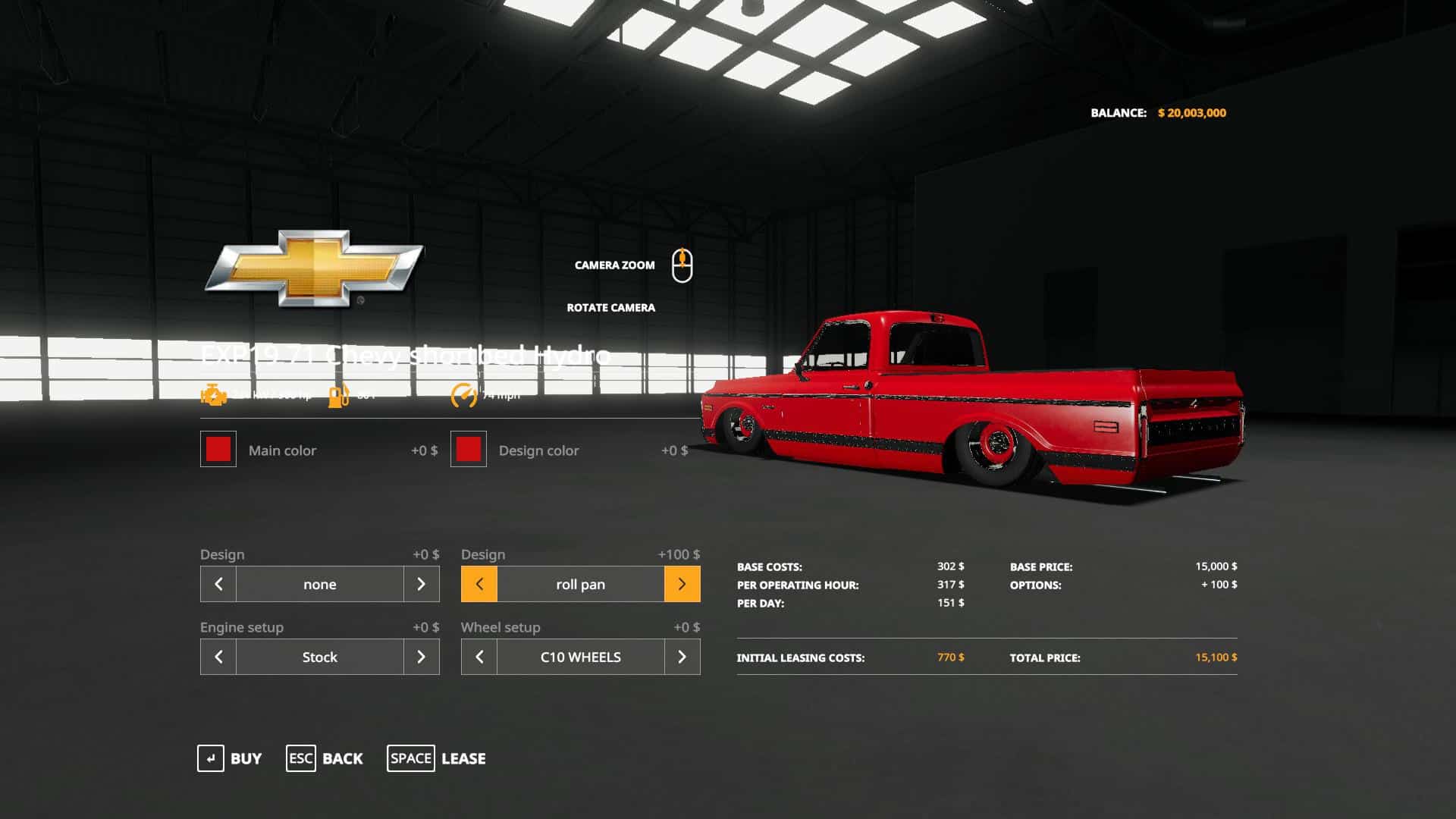Select next option for the 'none' design
The image size is (1456, 819).
click(422, 584)
